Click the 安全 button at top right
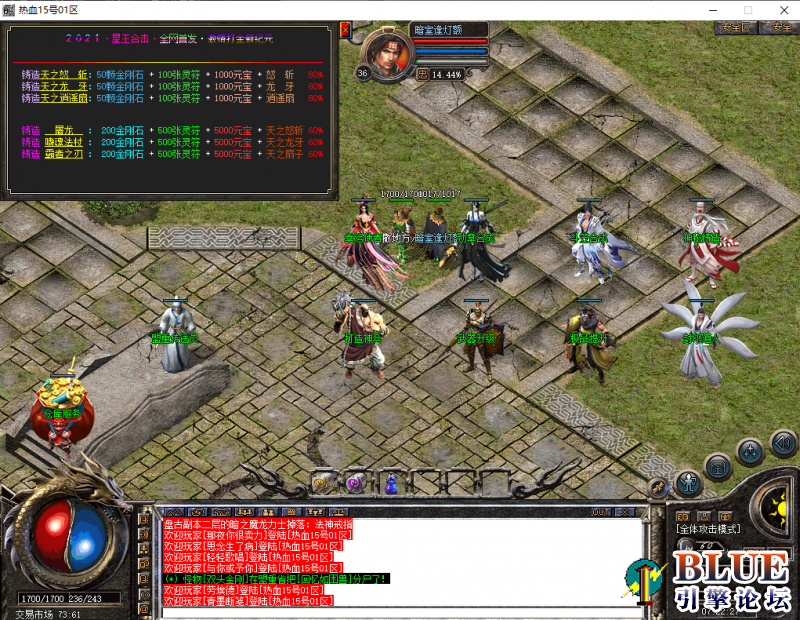Screen dimensions: 800x620 [781, 27]
